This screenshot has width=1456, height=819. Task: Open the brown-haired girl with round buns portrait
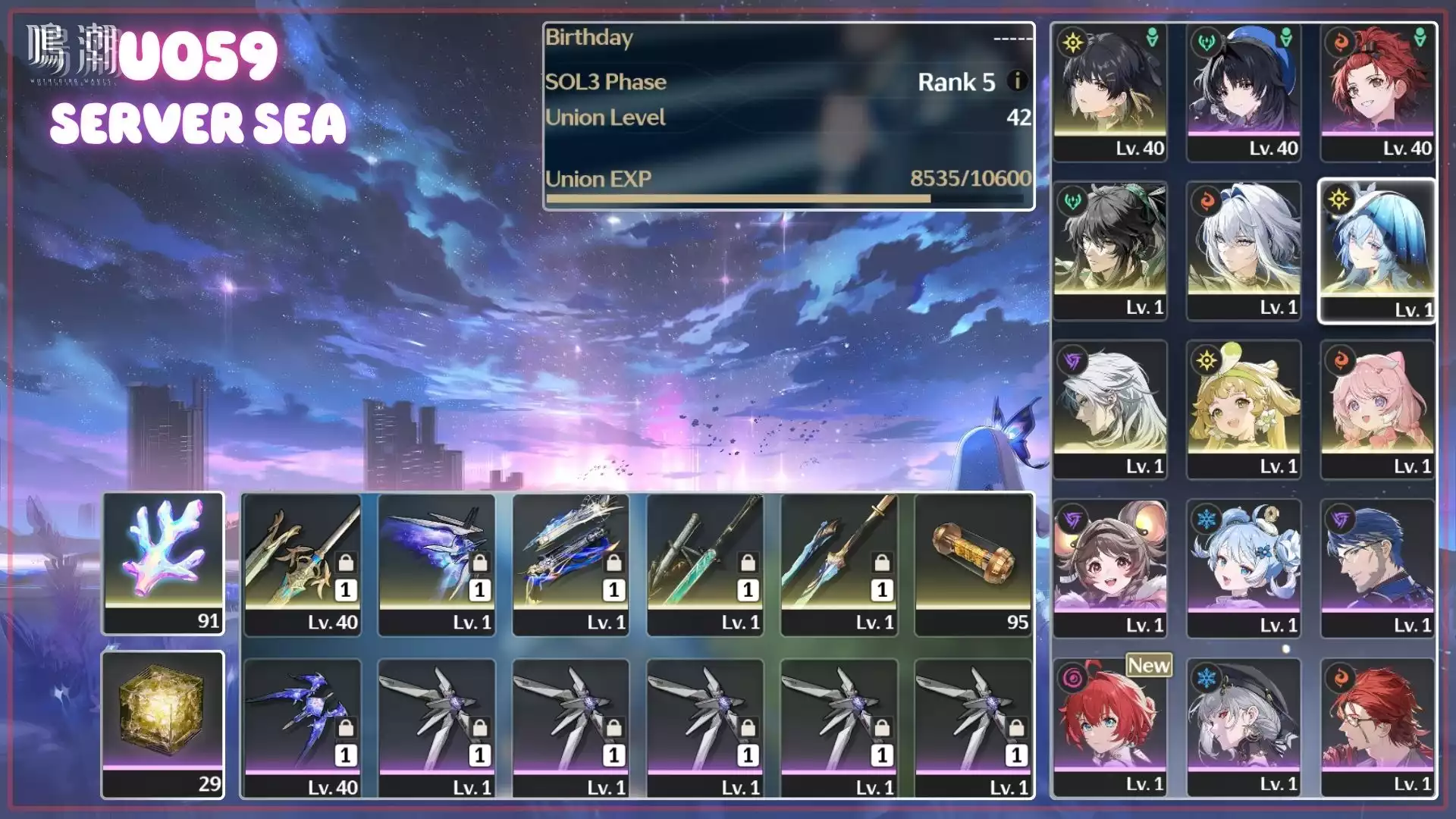click(1109, 568)
